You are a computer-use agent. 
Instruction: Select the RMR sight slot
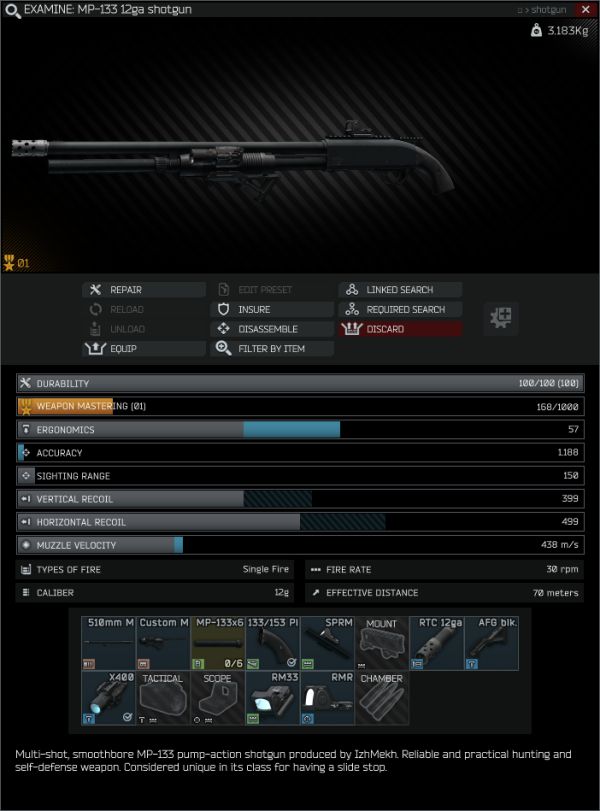[327, 698]
